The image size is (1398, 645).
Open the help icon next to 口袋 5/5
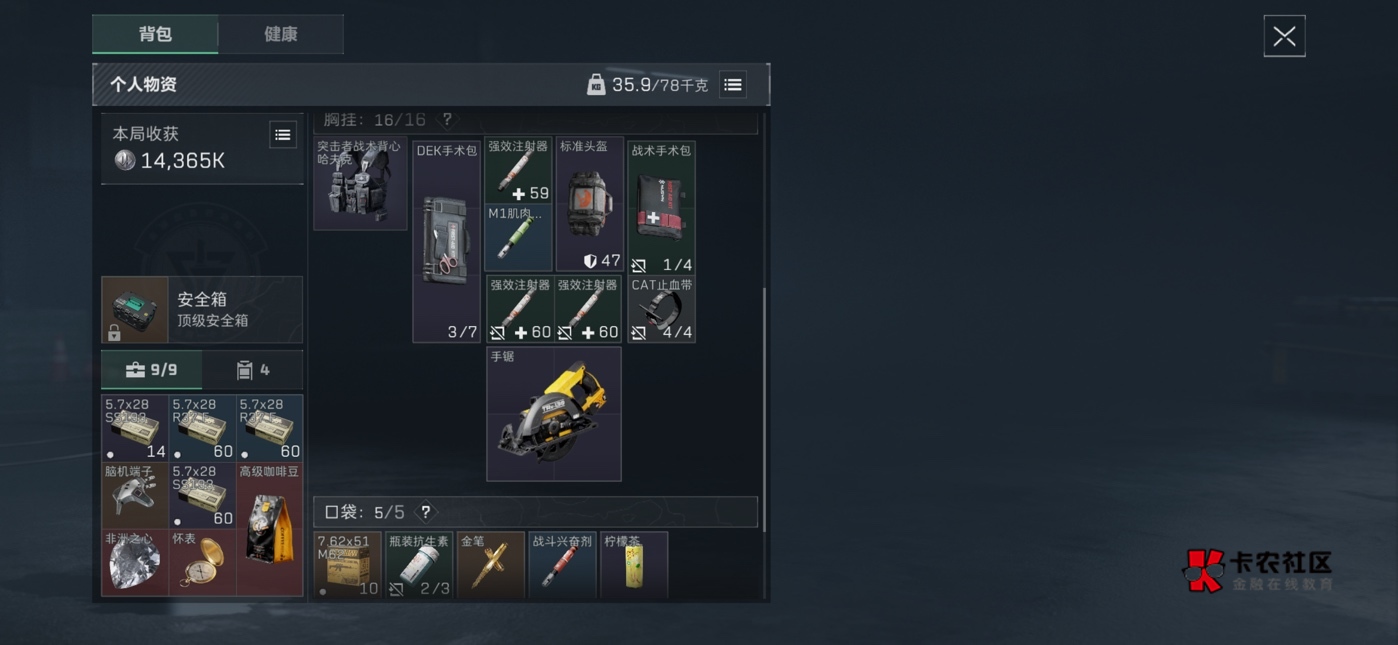(x=426, y=512)
